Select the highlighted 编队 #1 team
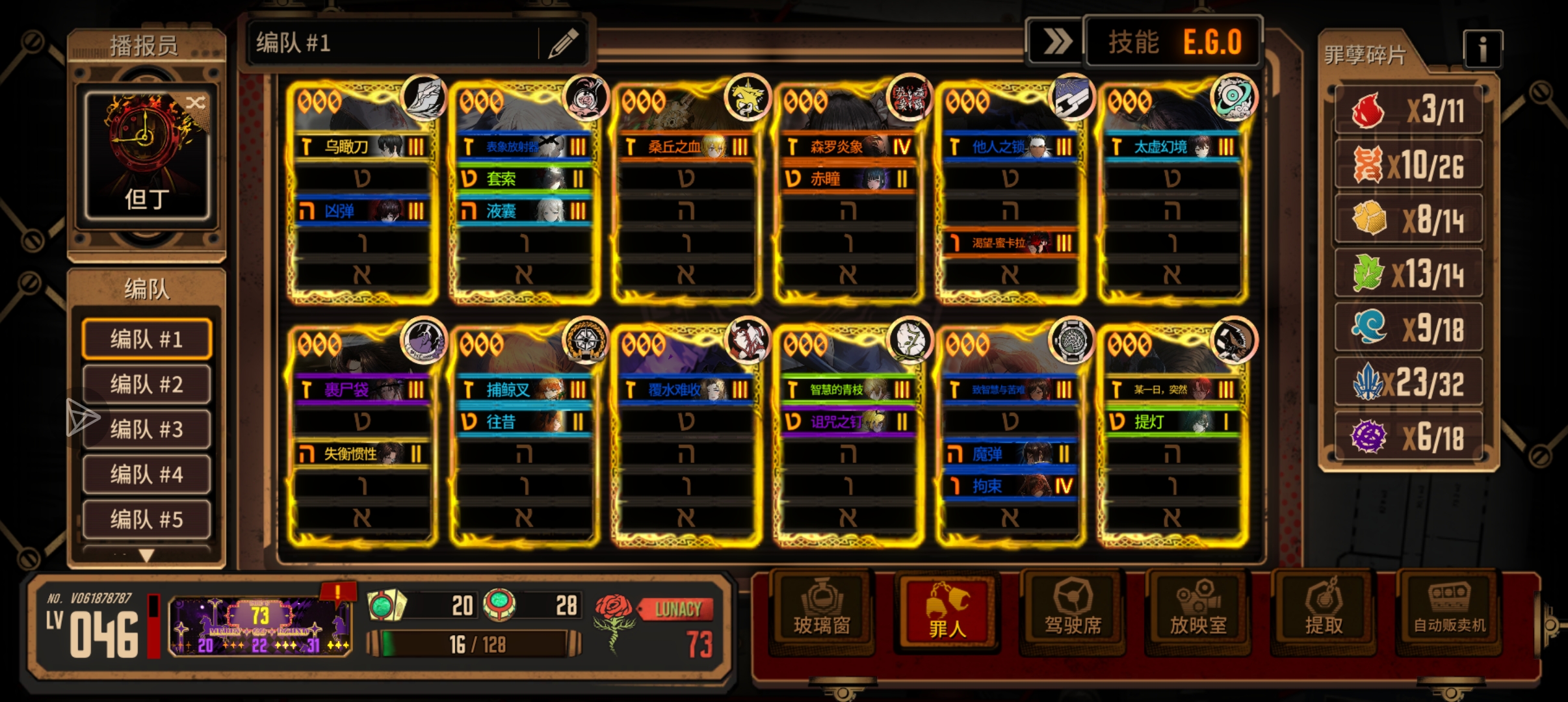 [147, 339]
